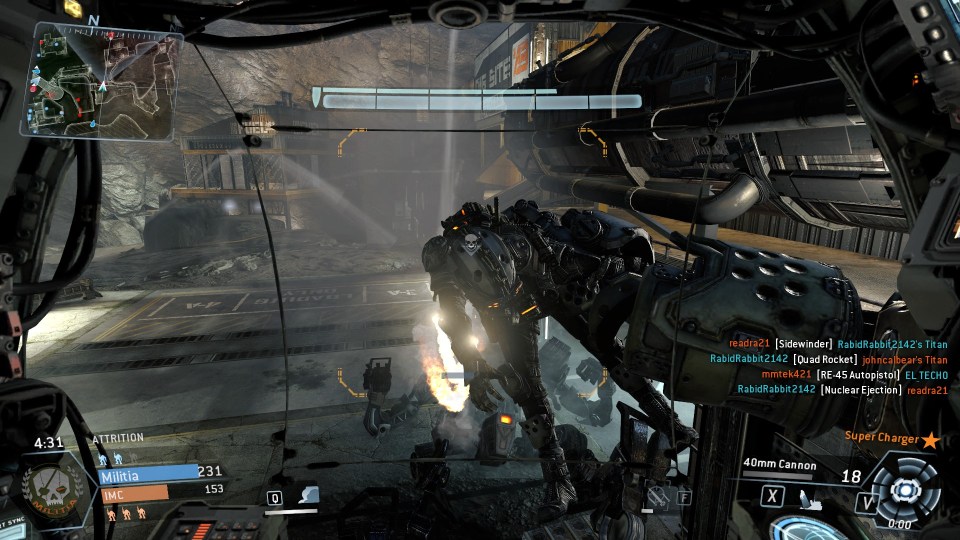Image resolution: width=960 pixels, height=540 pixels.
Task: Click the Super Charger star icon
Action: click(931, 440)
